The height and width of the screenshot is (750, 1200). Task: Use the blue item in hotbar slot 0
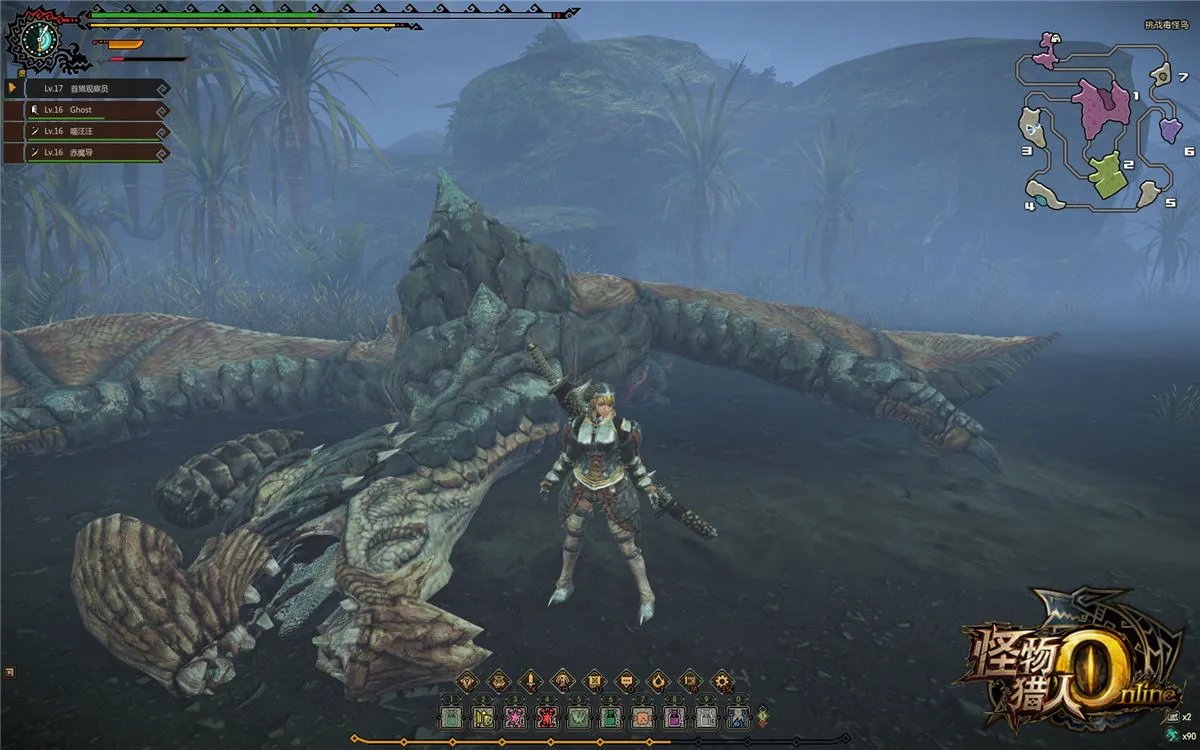[x=738, y=716]
